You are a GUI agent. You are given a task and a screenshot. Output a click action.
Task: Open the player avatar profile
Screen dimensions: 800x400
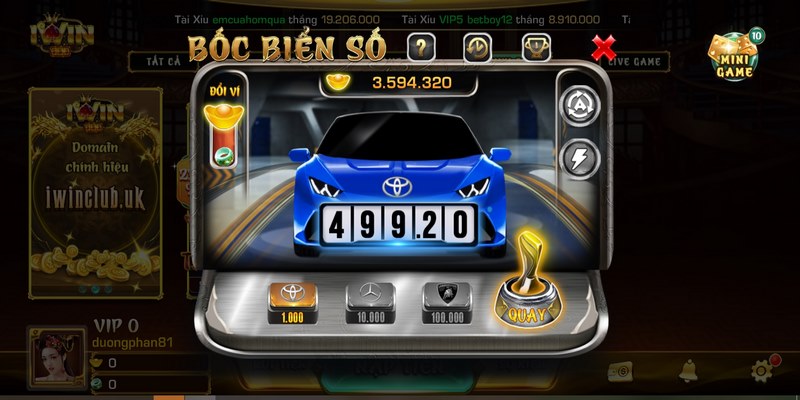57,359
